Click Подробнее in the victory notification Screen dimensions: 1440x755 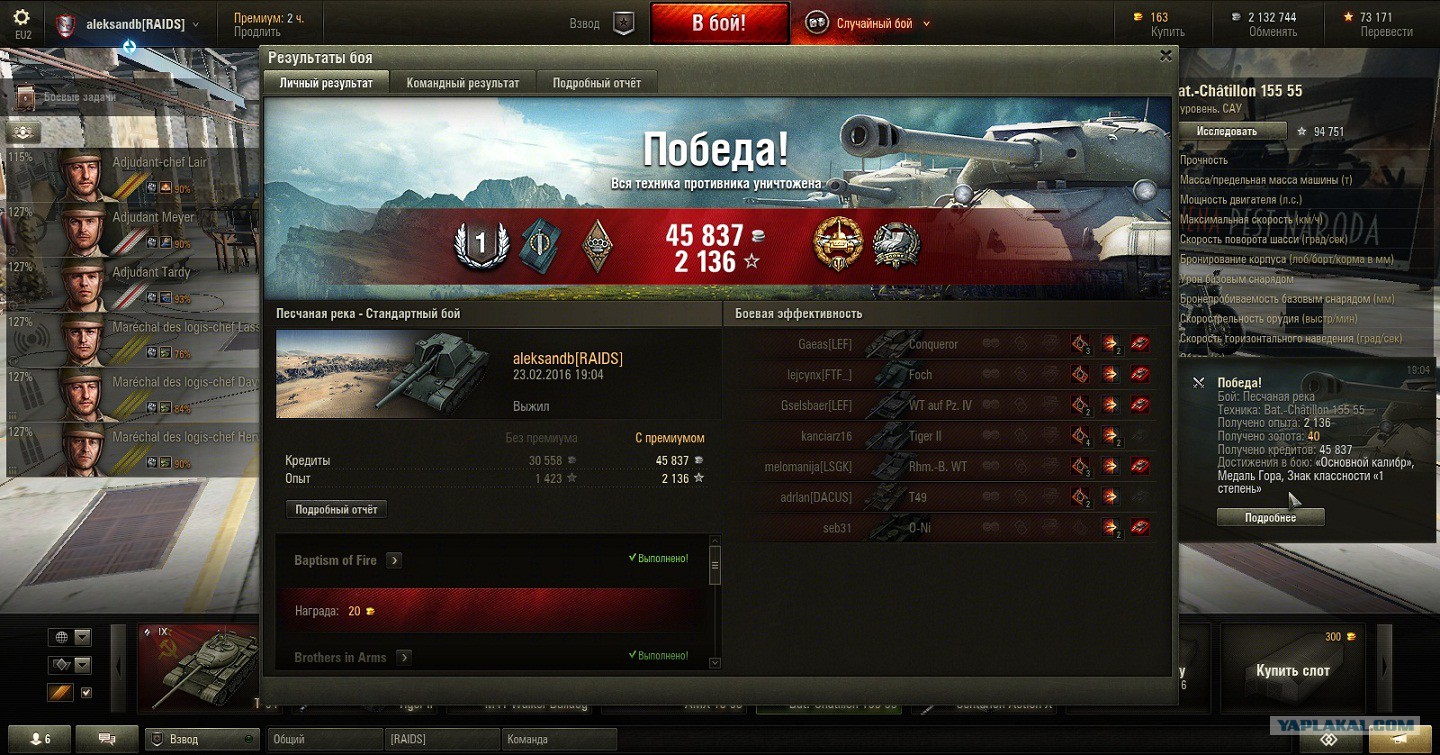[1270, 518]
